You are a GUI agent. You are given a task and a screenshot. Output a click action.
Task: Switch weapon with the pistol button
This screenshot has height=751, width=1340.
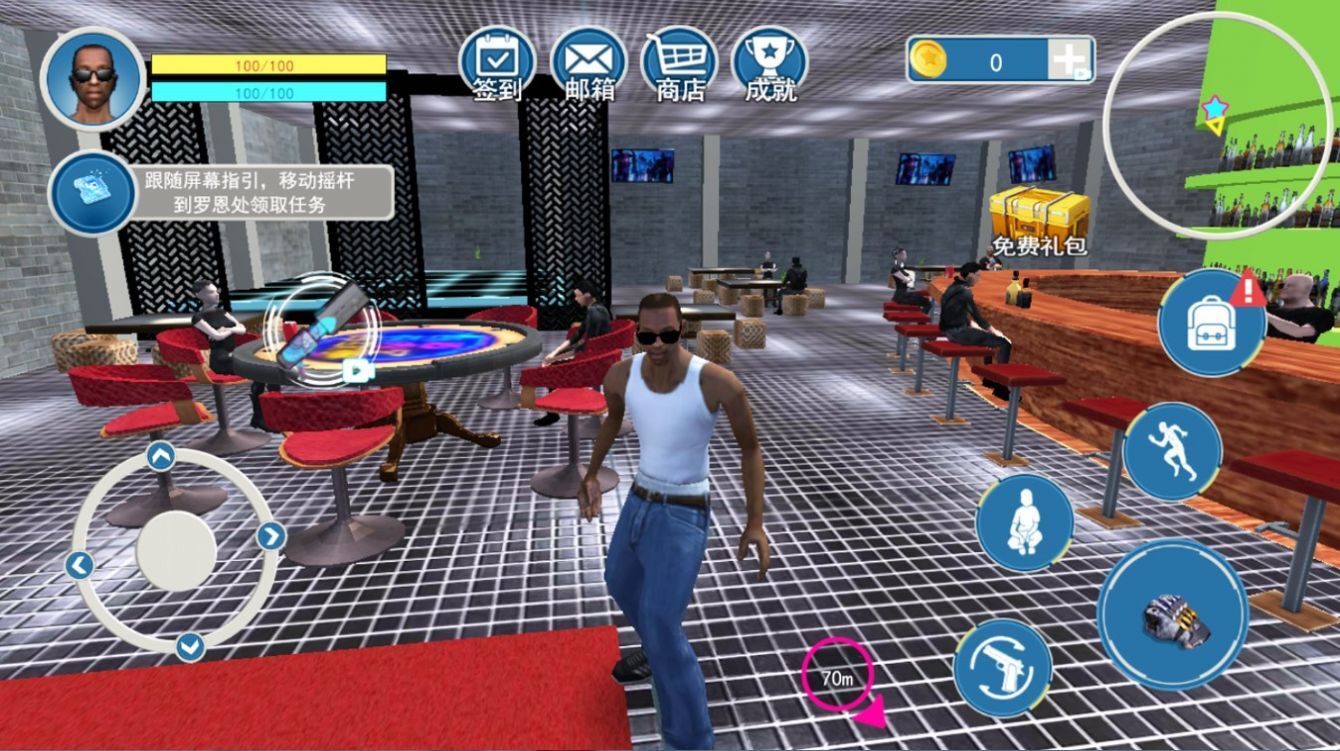coord(1002,667)
